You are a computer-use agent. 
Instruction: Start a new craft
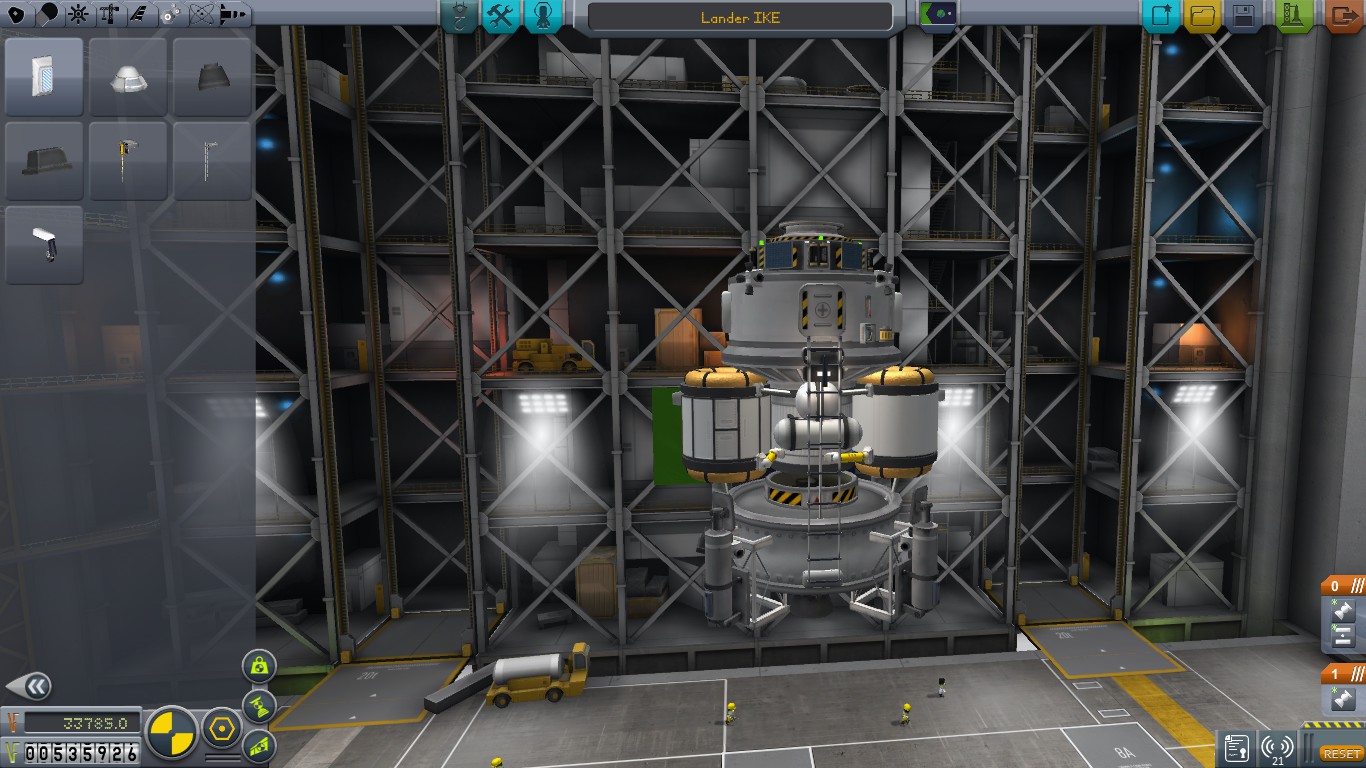click(x=1161, y=15)
